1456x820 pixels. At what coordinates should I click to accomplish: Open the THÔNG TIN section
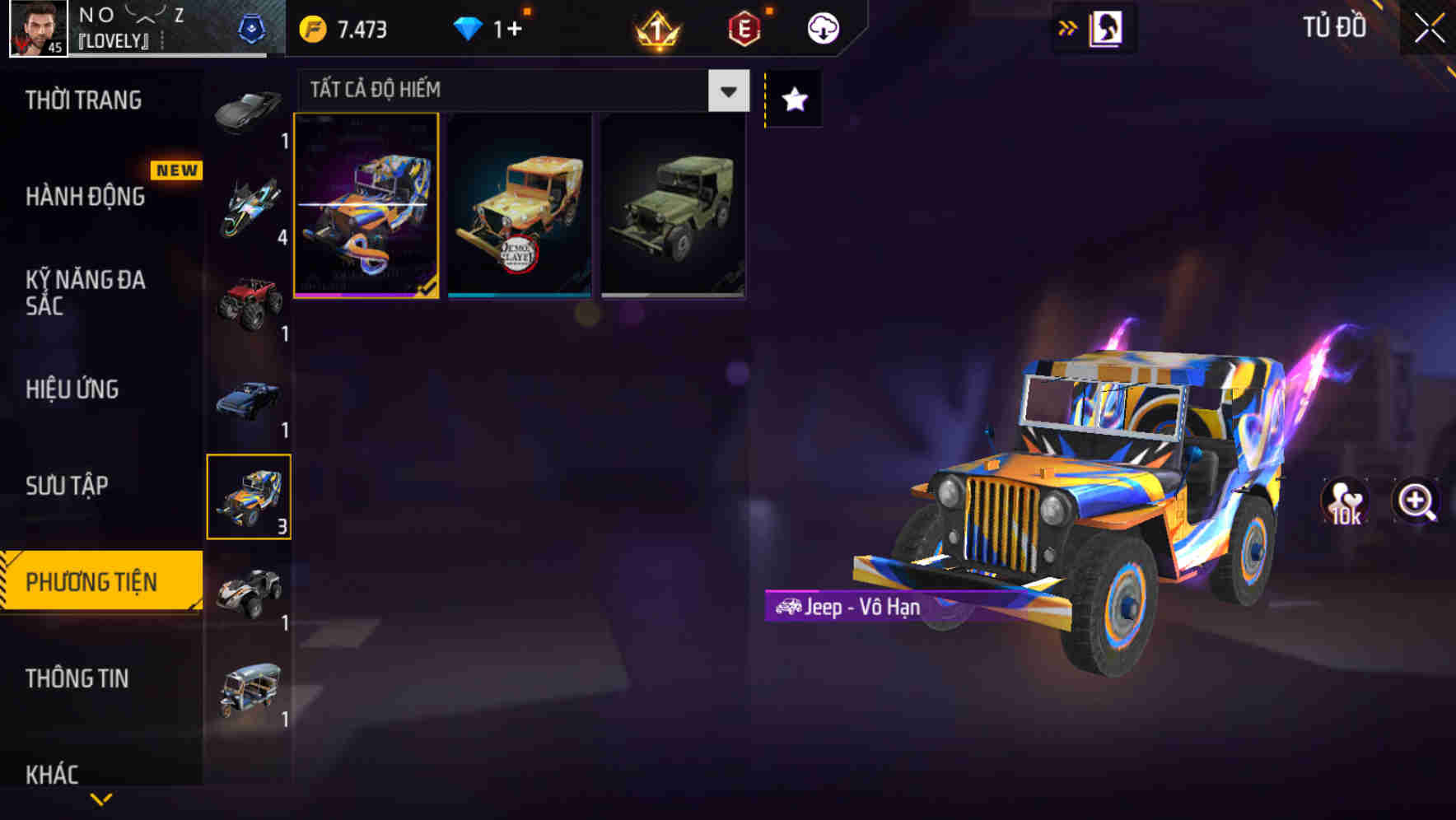77,678
